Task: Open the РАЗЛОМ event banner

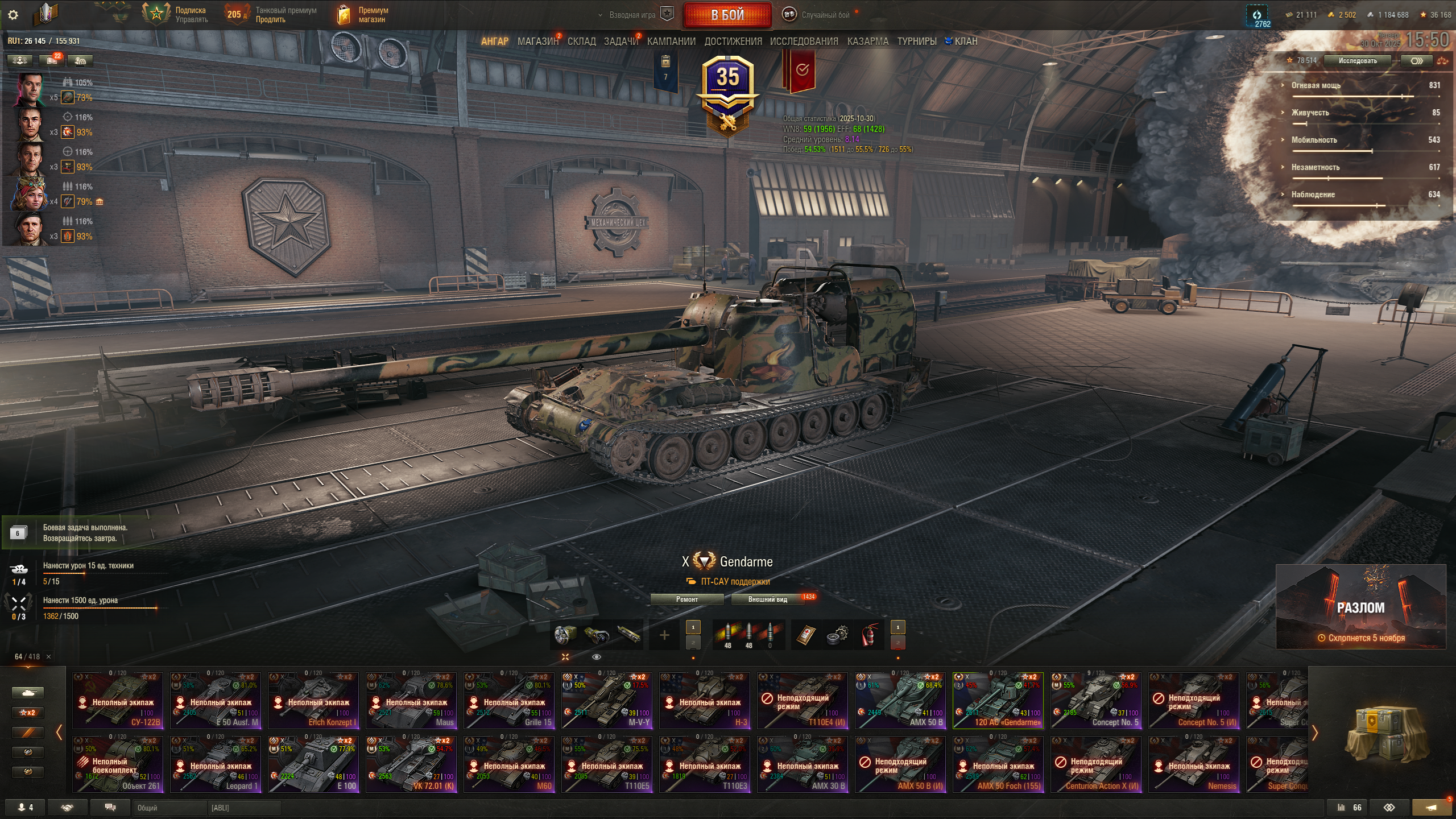Action: coord(1360,607)
